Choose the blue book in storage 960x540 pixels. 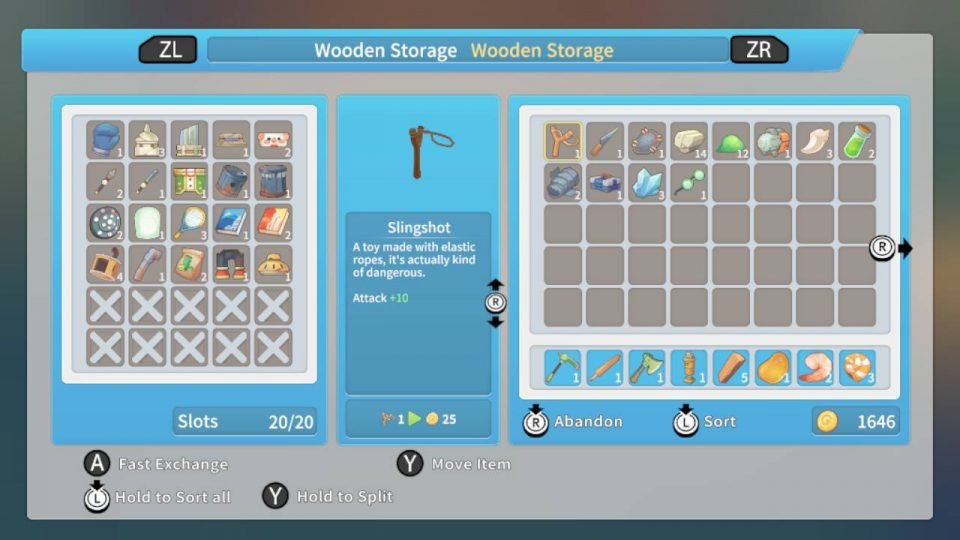231,222
